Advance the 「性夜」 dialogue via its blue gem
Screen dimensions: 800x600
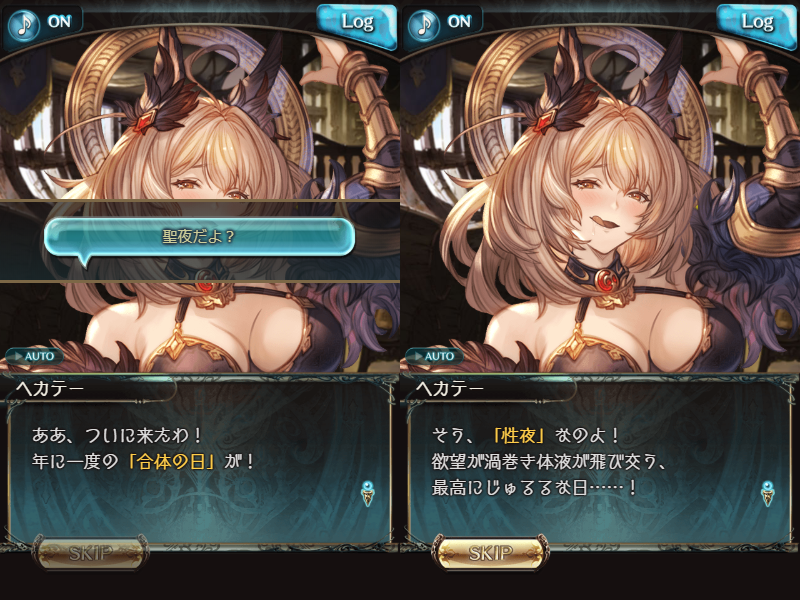pos(768,492)
